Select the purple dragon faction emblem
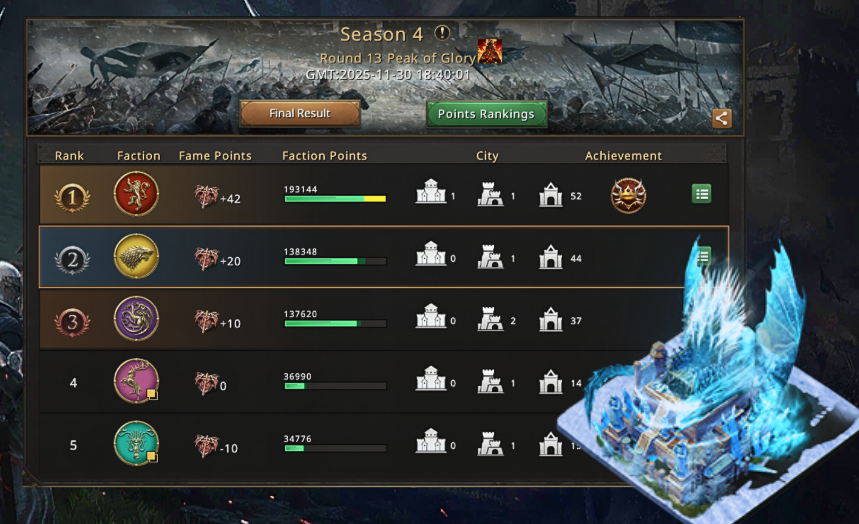 click(x=136, y=319)
